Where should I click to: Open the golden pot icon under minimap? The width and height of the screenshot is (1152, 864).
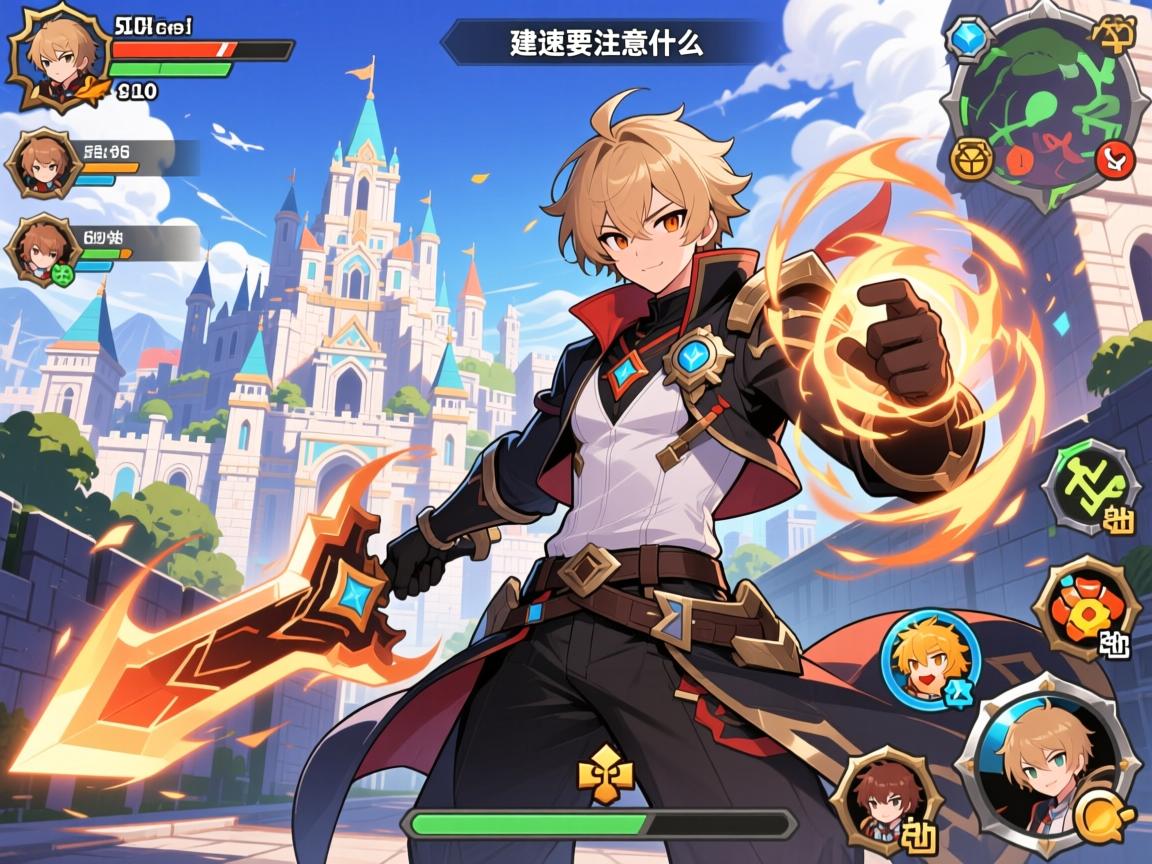[970, 159]
